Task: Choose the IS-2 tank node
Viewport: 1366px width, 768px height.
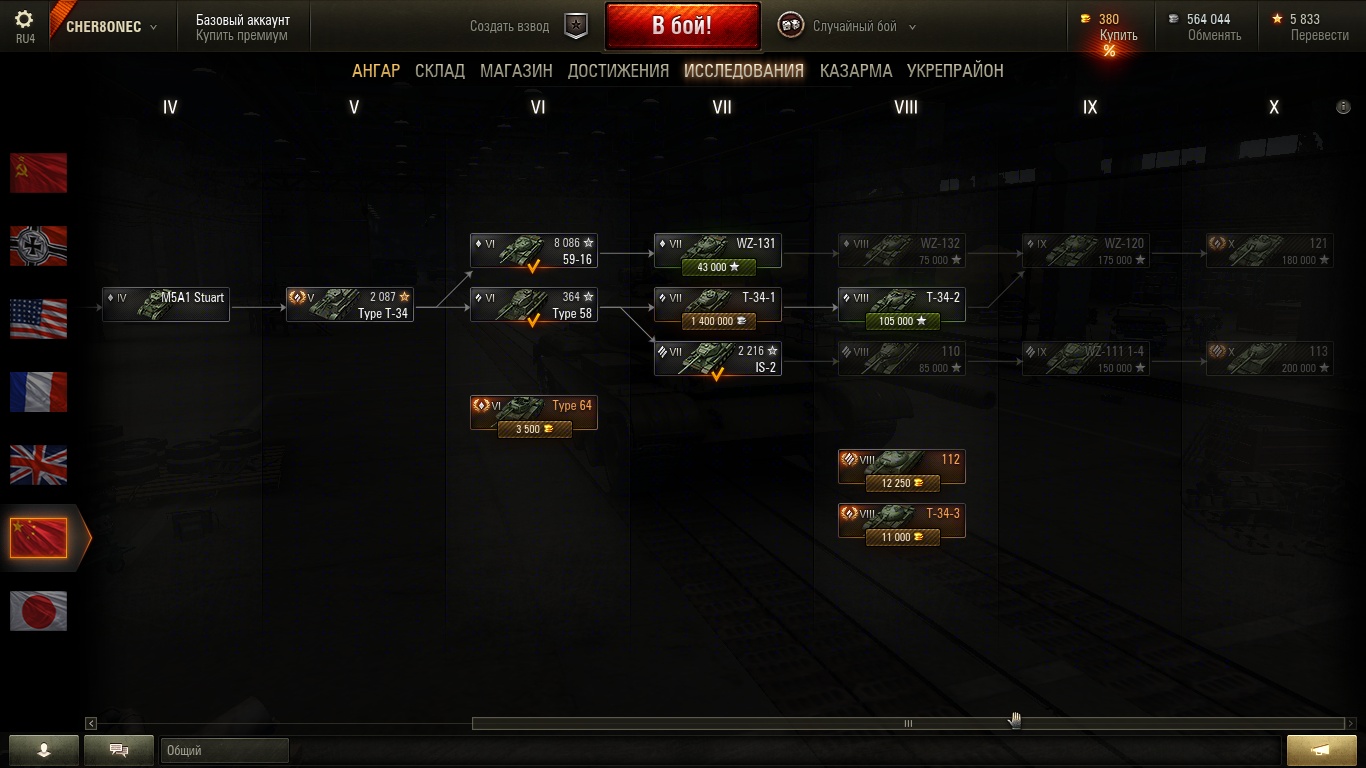Action: coord(718,359)
